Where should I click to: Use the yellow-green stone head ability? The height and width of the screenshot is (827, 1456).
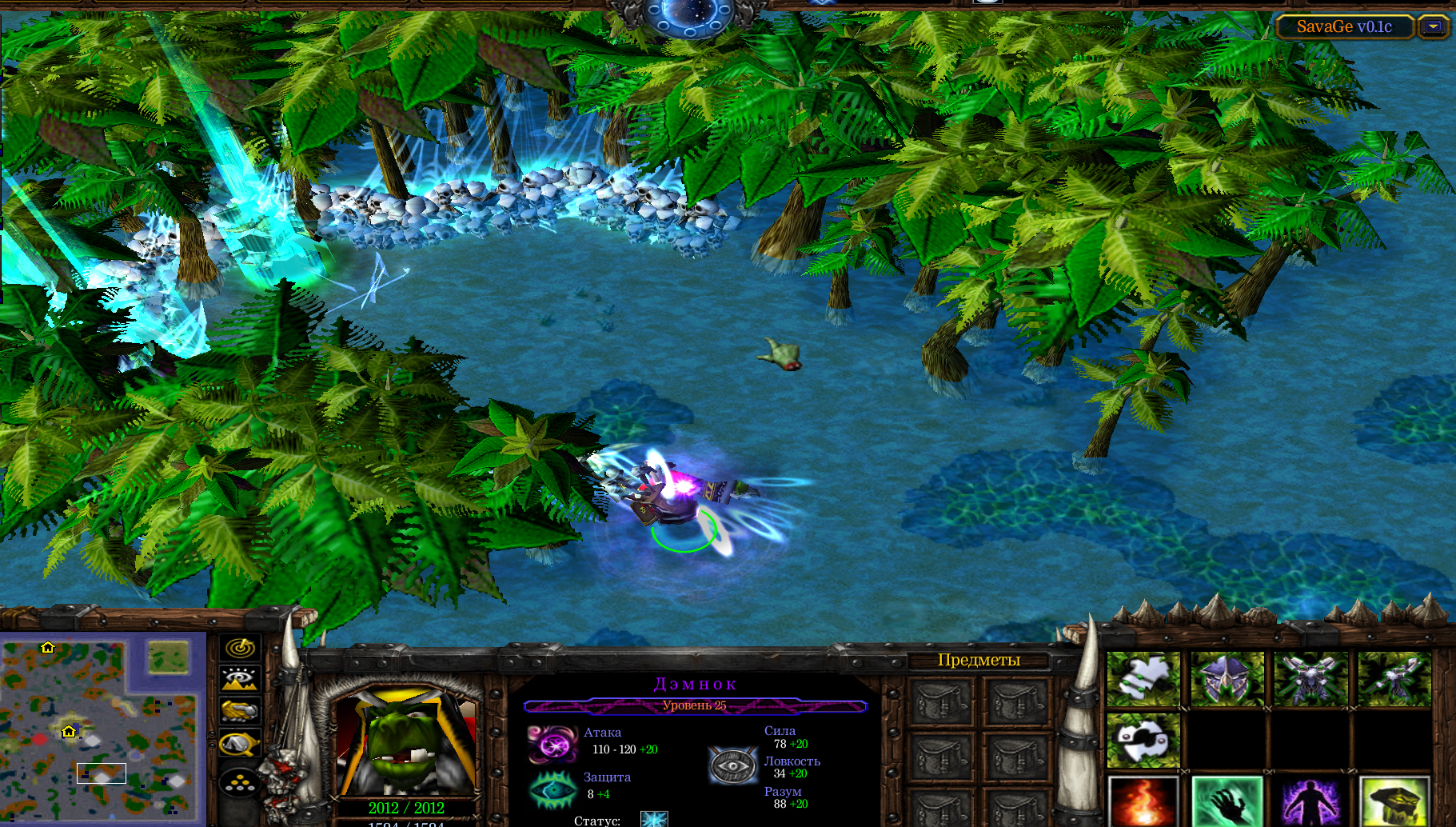click(x=1394, y=801)
